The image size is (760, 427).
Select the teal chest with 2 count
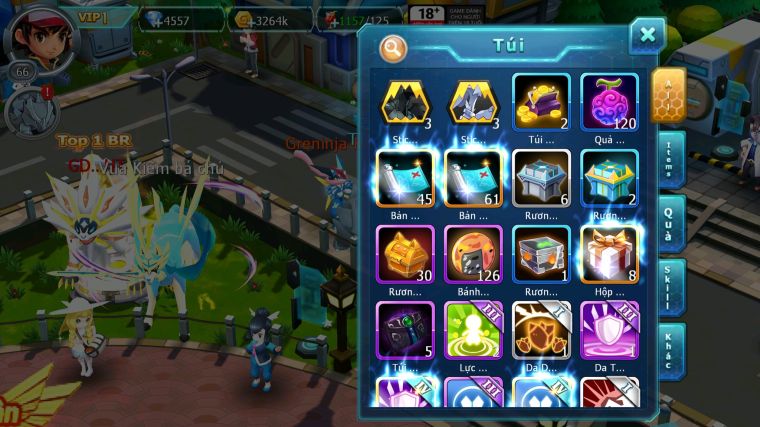tap(609, 177)
